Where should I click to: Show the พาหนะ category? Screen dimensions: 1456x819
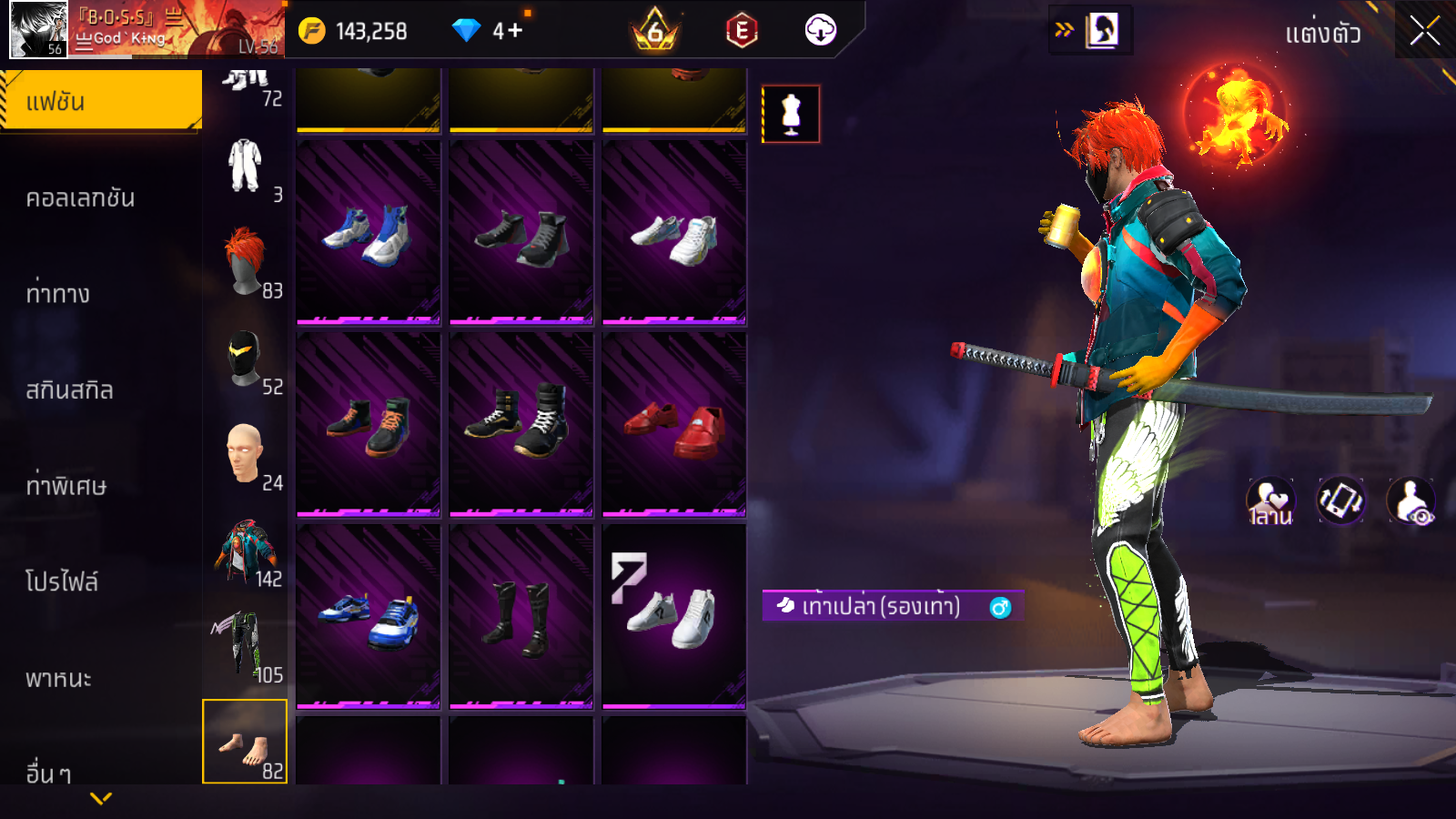pyautogui.click(x=58, y=679)
